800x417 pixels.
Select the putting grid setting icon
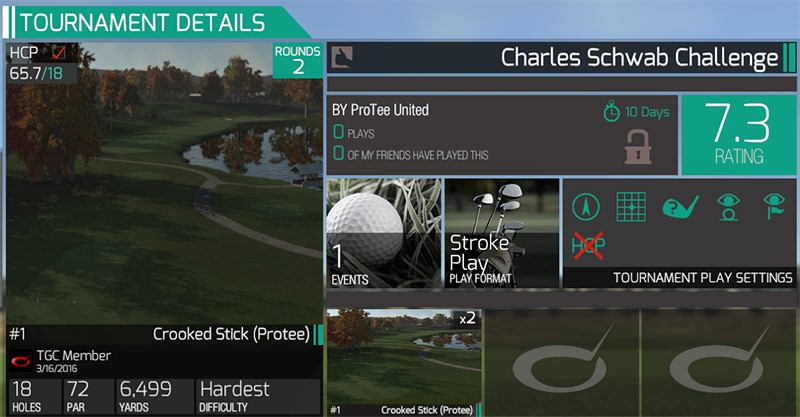pyautogui.click(x=630, y=207)
